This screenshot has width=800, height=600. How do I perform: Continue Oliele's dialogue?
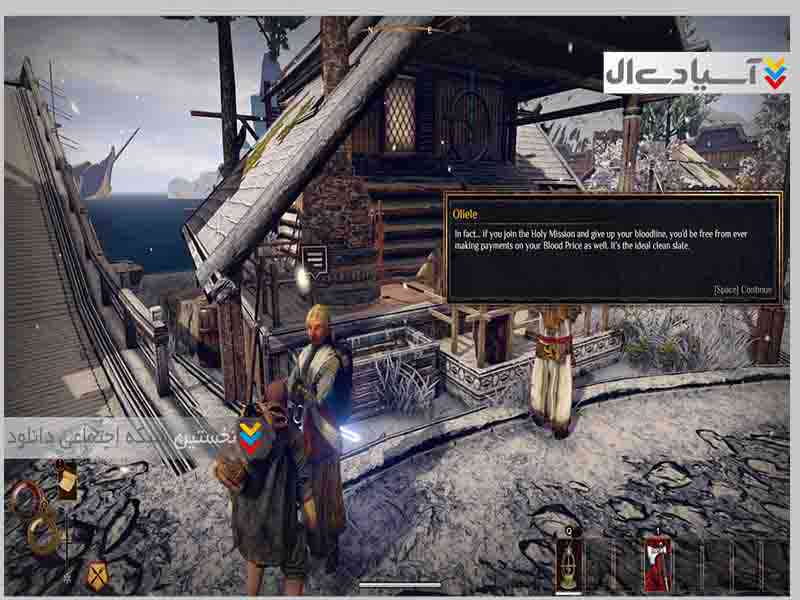[742, 290]
